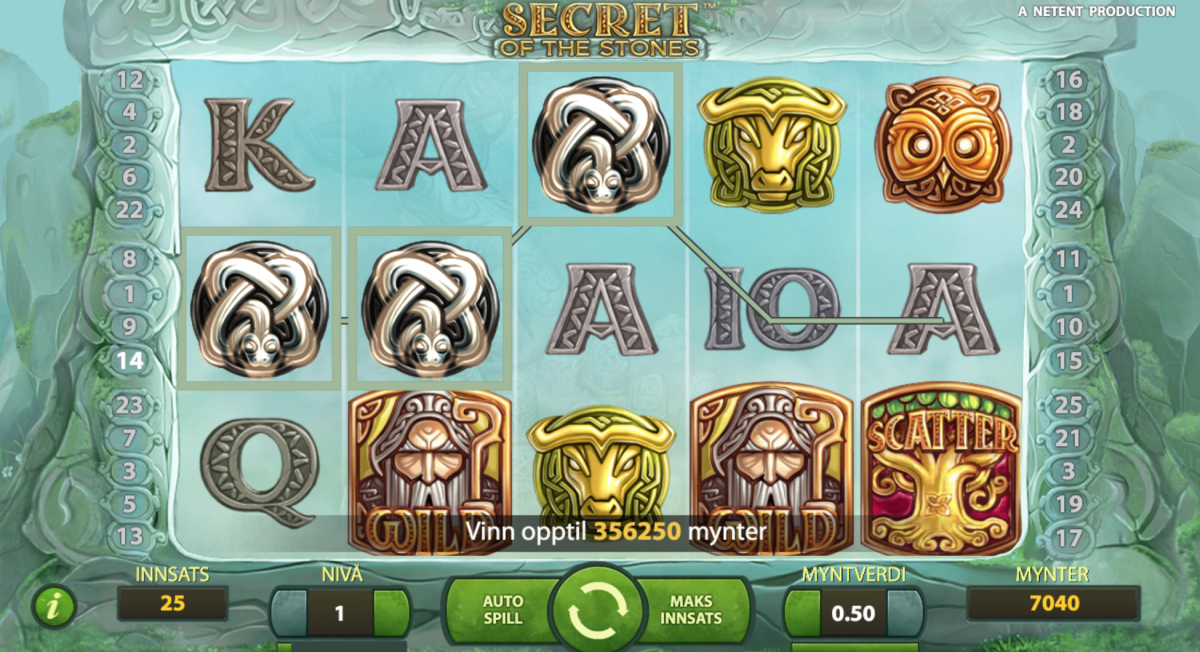Spin the reels with the round green button
The width and height of the screenshot is (1200, 652).
(x=599, y=609)
